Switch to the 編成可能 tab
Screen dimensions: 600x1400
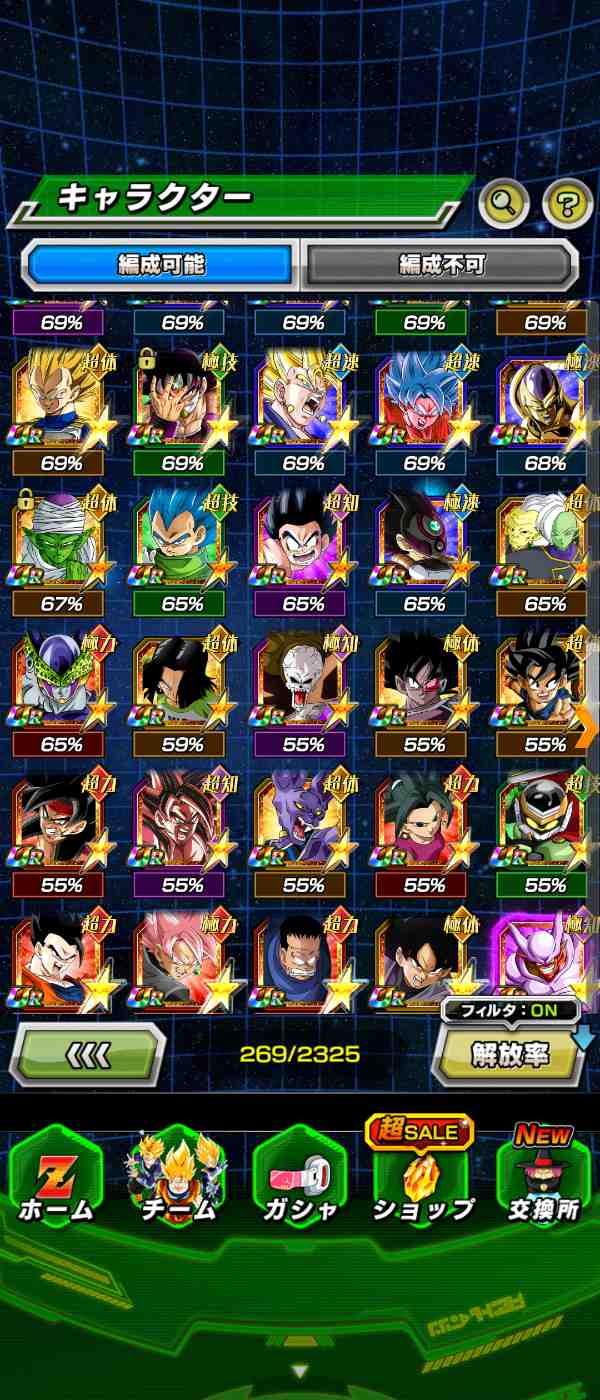pos(161,264)
